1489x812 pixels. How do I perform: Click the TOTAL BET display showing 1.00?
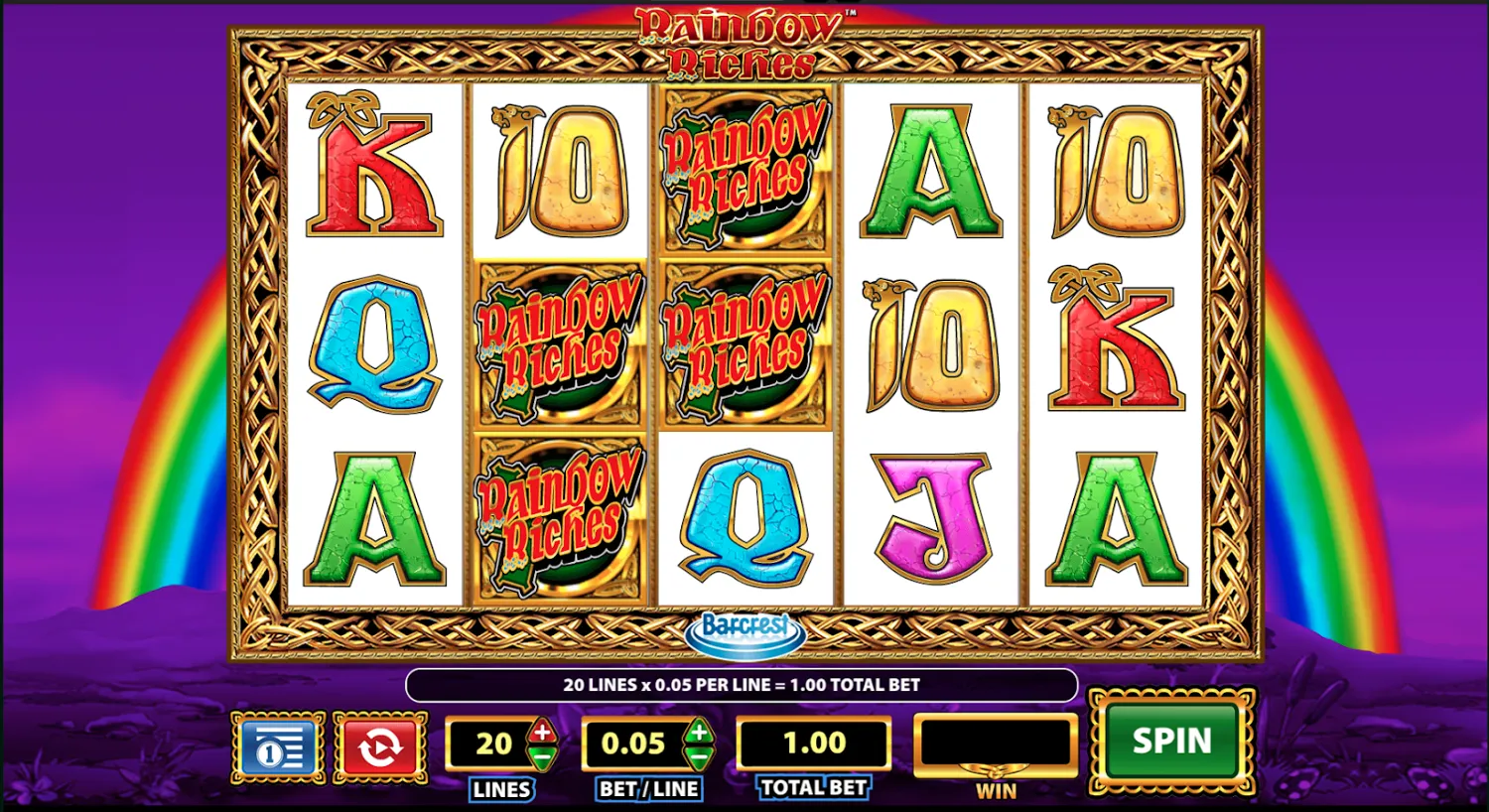[x=813, y=743]
